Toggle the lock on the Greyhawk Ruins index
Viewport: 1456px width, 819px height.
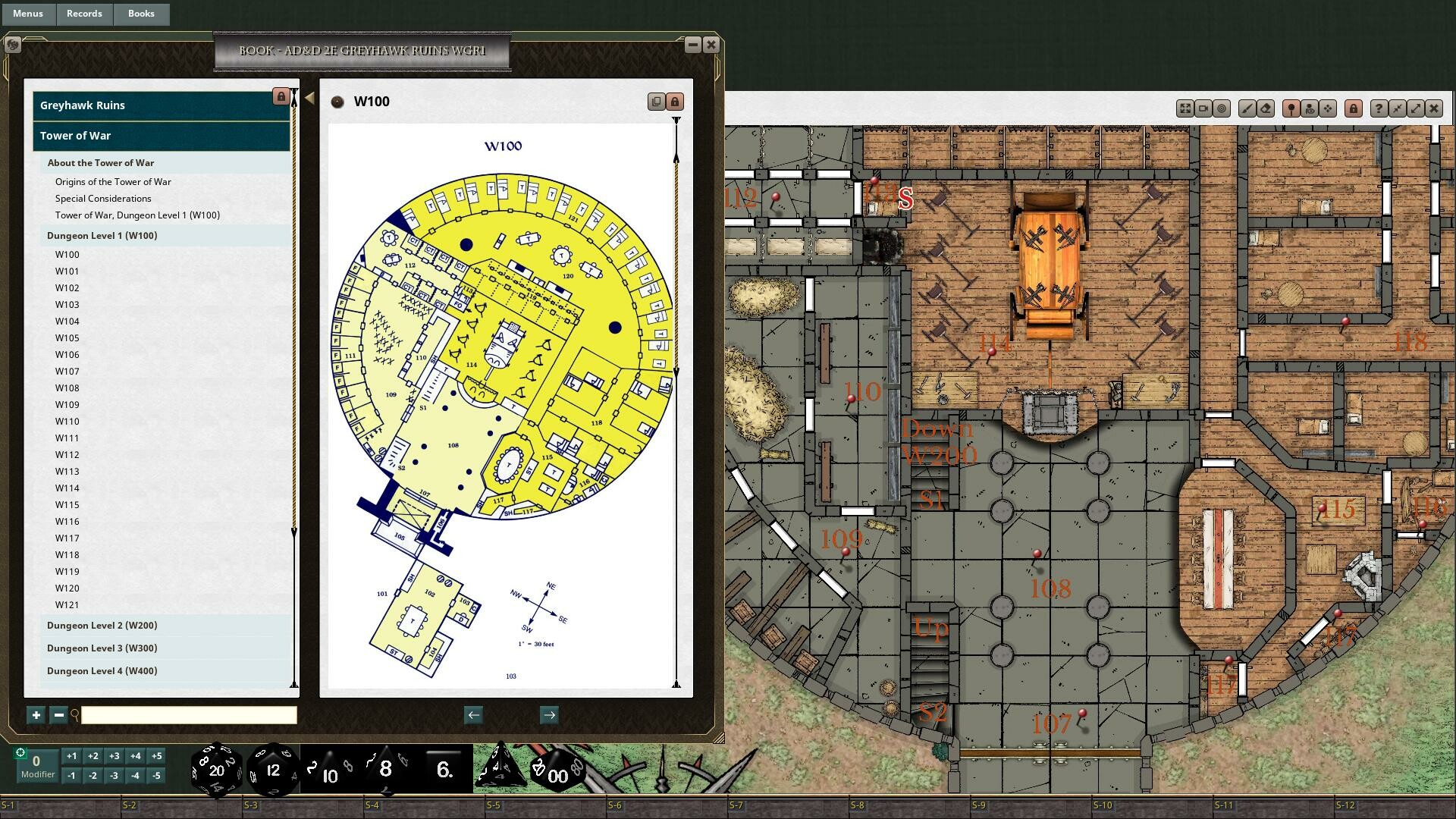pos(280,96)
